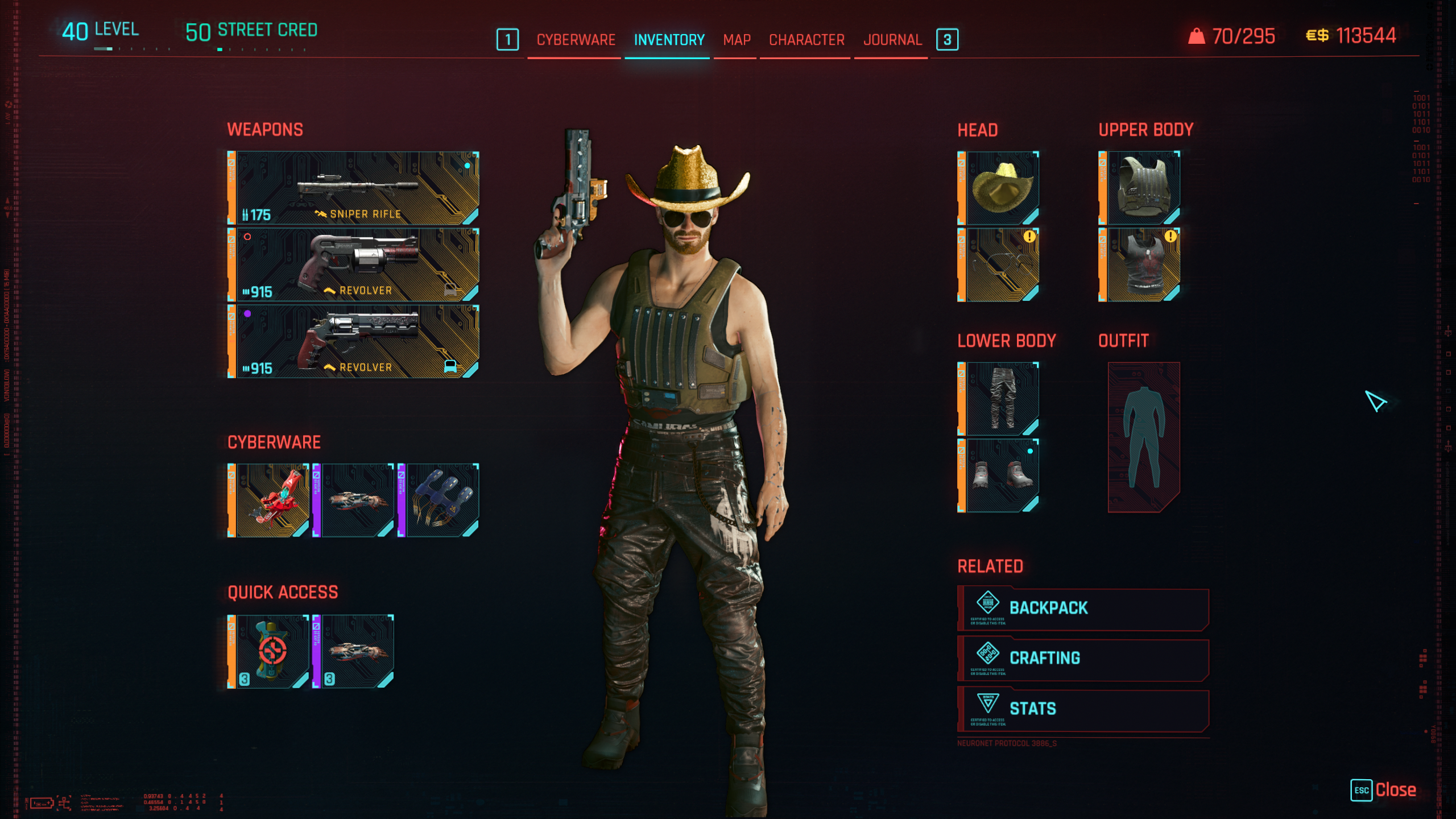Screen dimensions: 1456x819
Task: Go to the Crafting screen
Action: (1083, 659)
